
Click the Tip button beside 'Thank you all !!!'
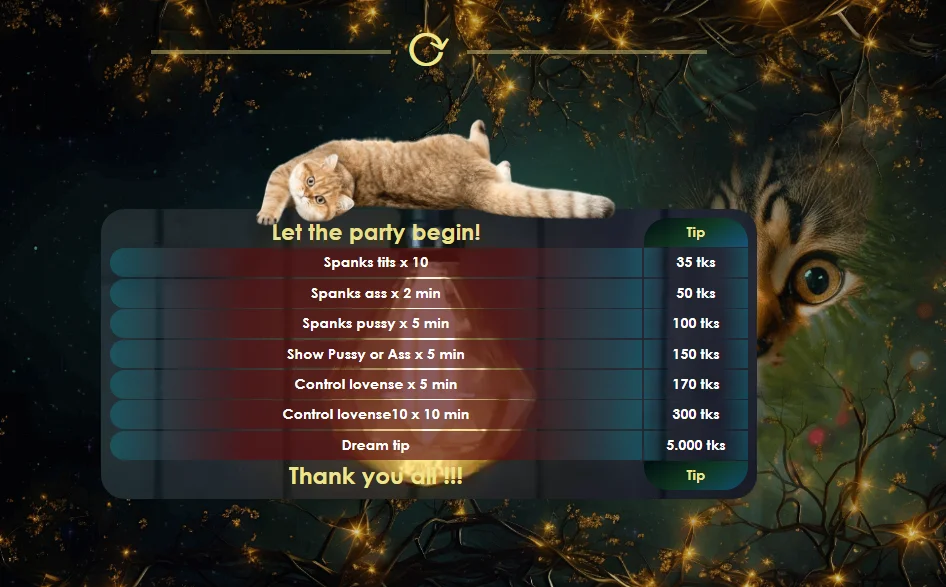(695, 476)
